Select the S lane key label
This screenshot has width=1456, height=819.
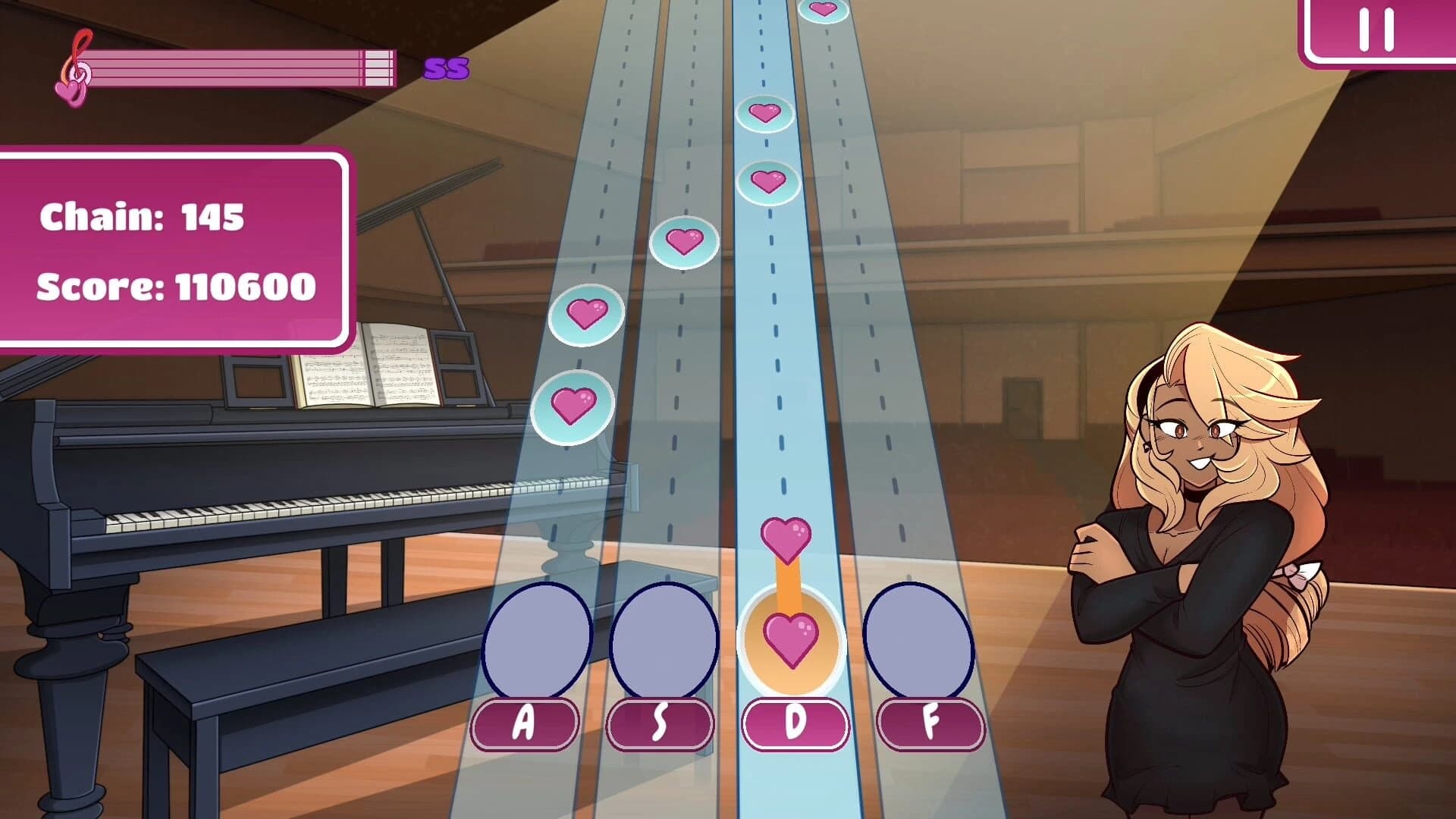pyautogui.click(x=659, y=722)
